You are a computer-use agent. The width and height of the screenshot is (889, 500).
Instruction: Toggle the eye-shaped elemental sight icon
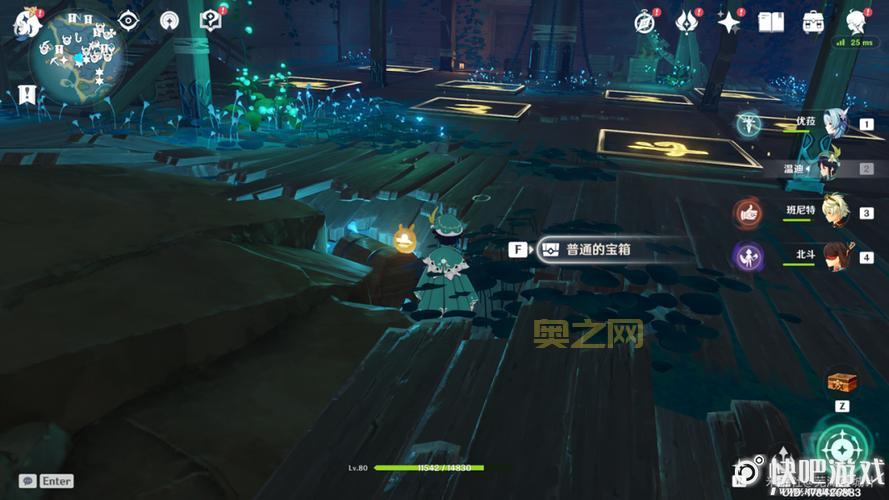128,20
